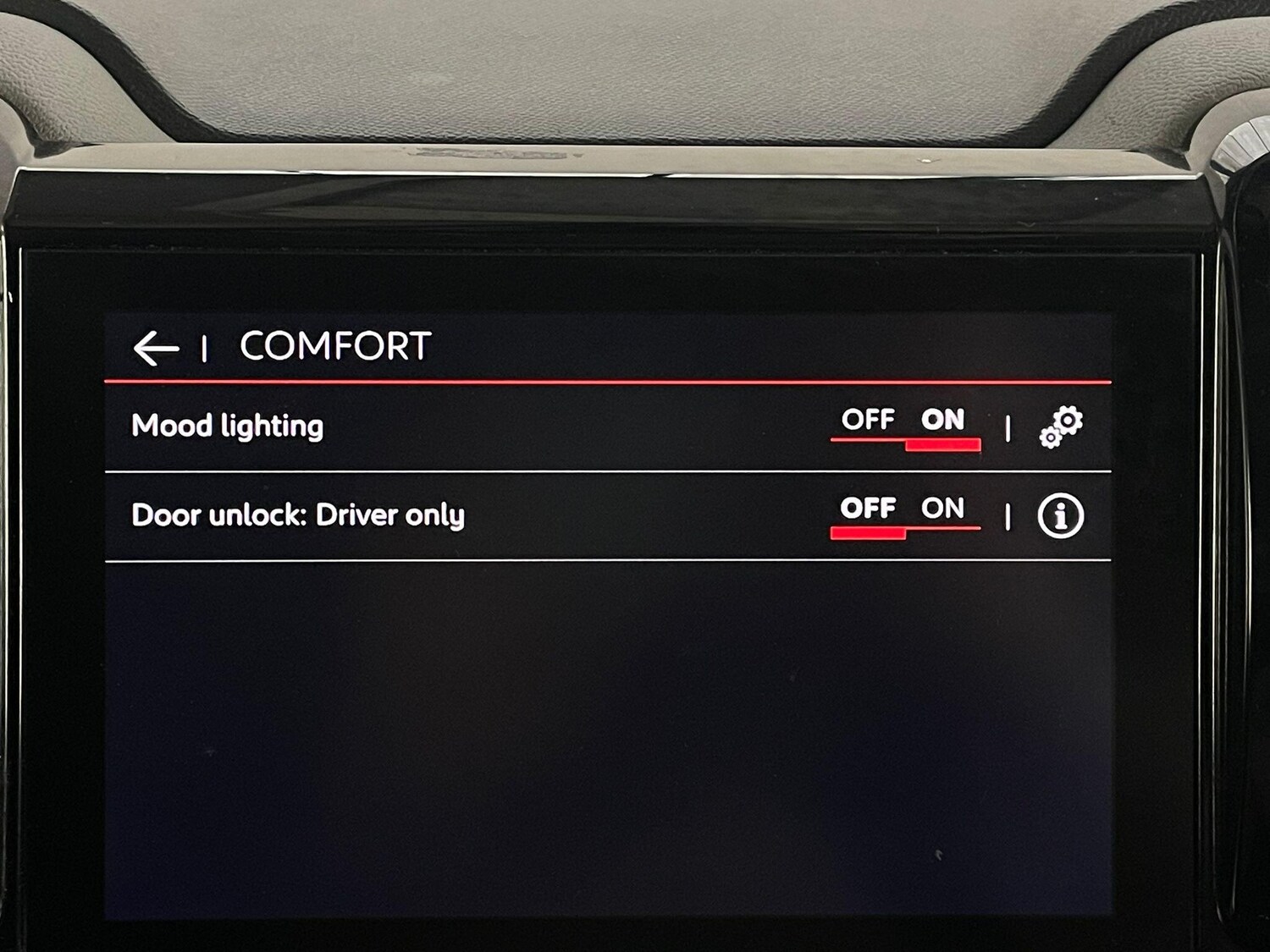Tap the red separator line below COMFORT
Screen dimensions: 1270x952
point(605,382)
